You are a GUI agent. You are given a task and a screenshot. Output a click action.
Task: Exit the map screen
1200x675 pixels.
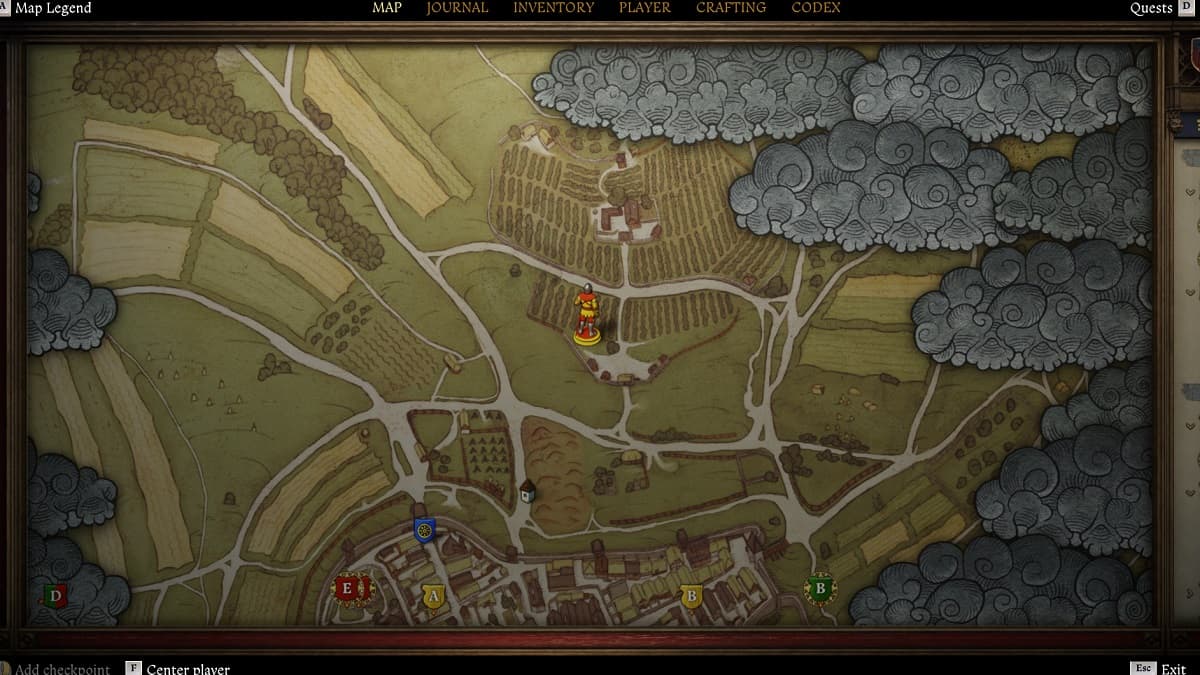(1173, 668)
